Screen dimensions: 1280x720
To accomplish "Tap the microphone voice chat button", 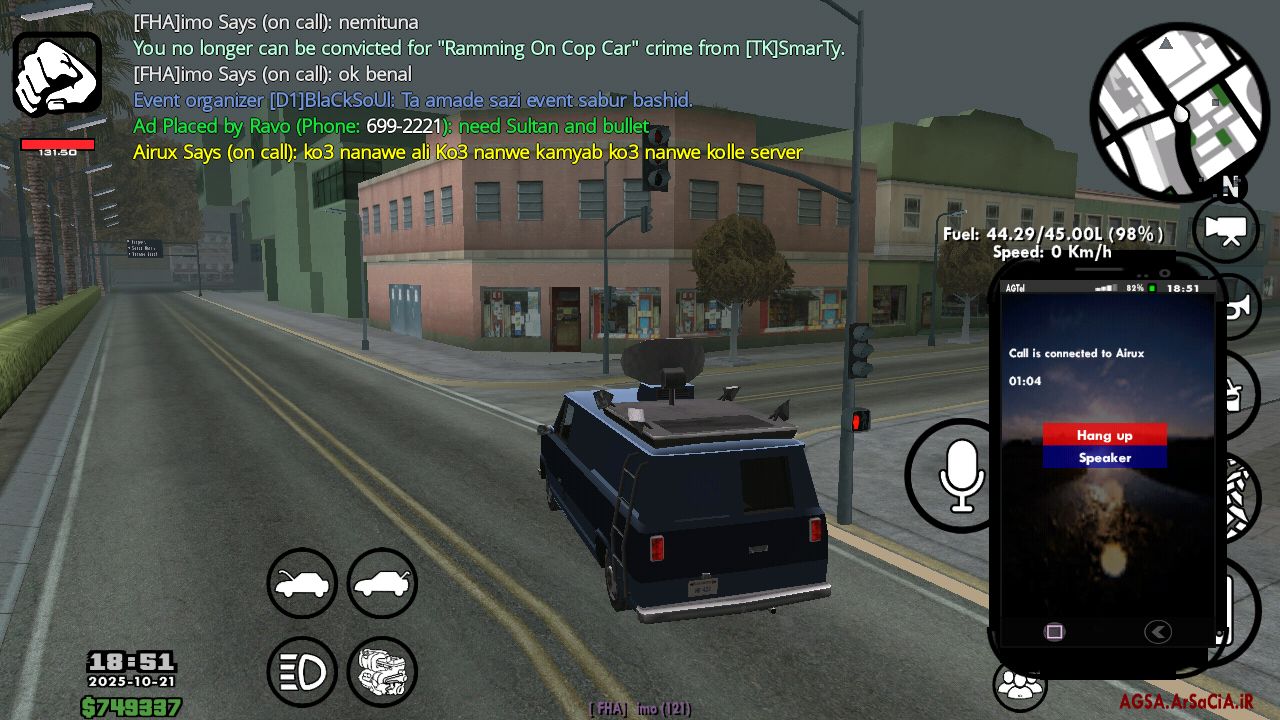I will [x=961, y=476].
